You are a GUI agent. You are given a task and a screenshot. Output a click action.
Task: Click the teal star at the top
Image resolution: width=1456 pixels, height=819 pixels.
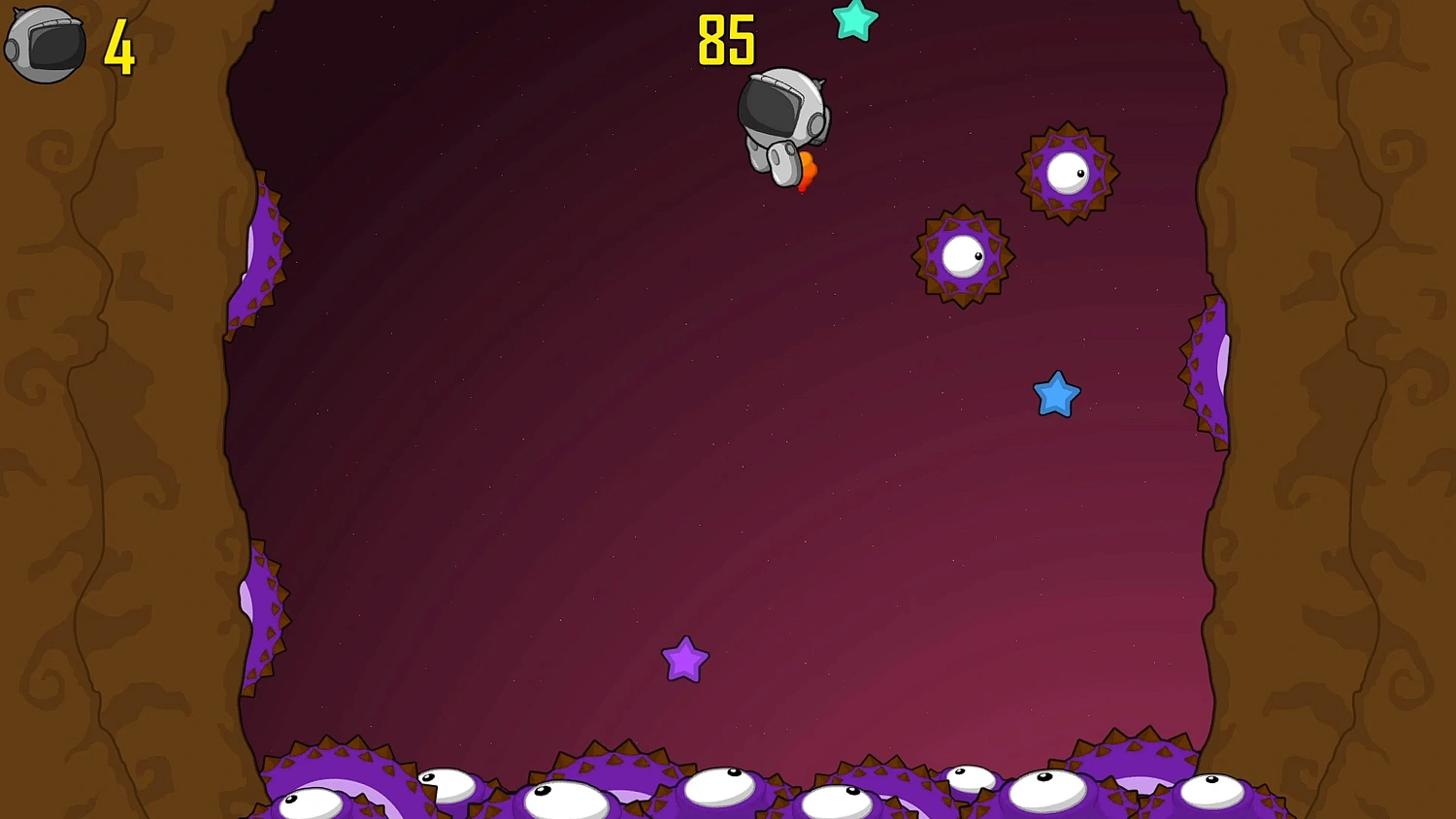pyautogui.click(x=854, y=21)
